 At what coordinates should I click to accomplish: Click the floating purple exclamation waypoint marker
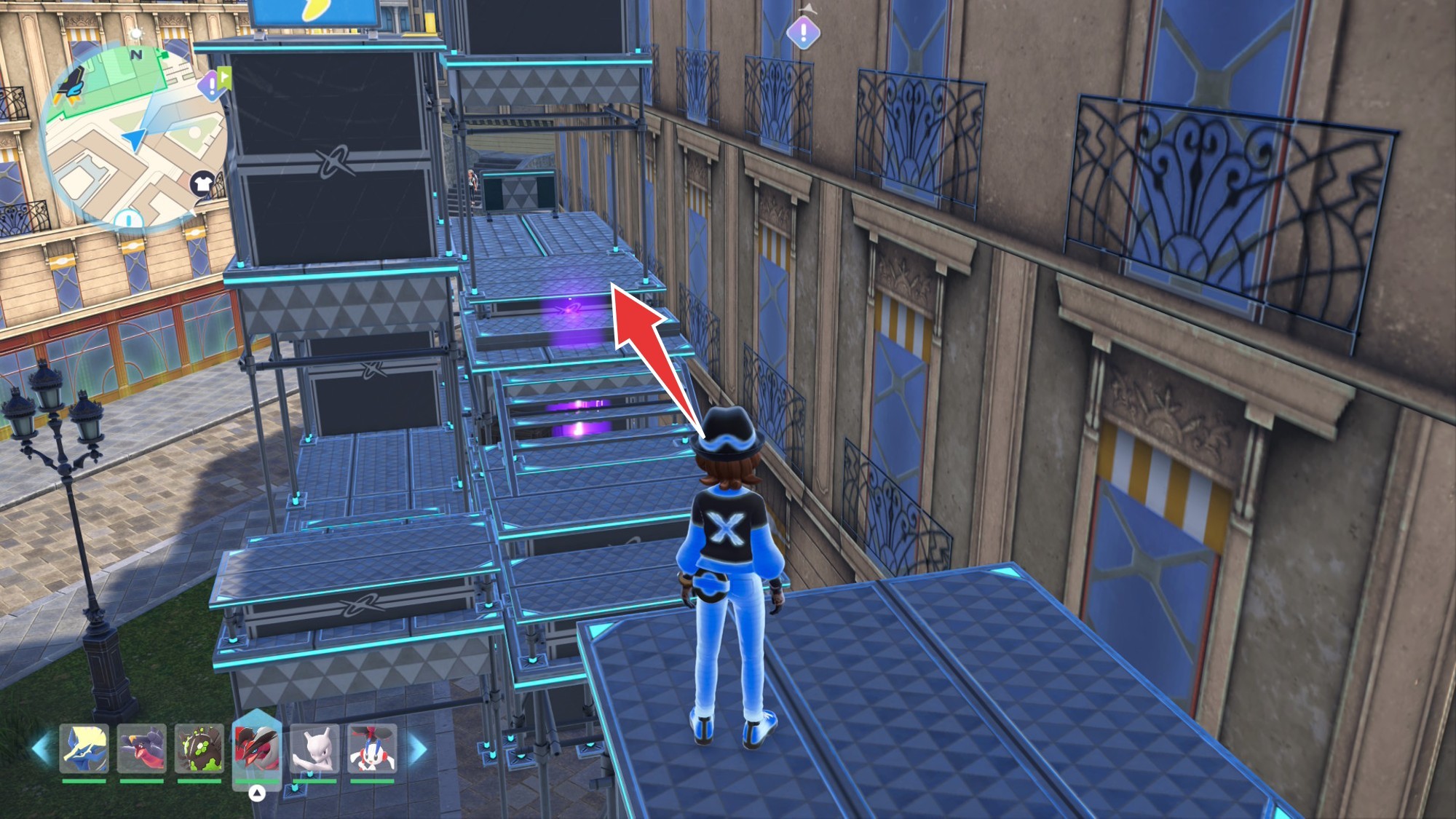pos(803,32)
